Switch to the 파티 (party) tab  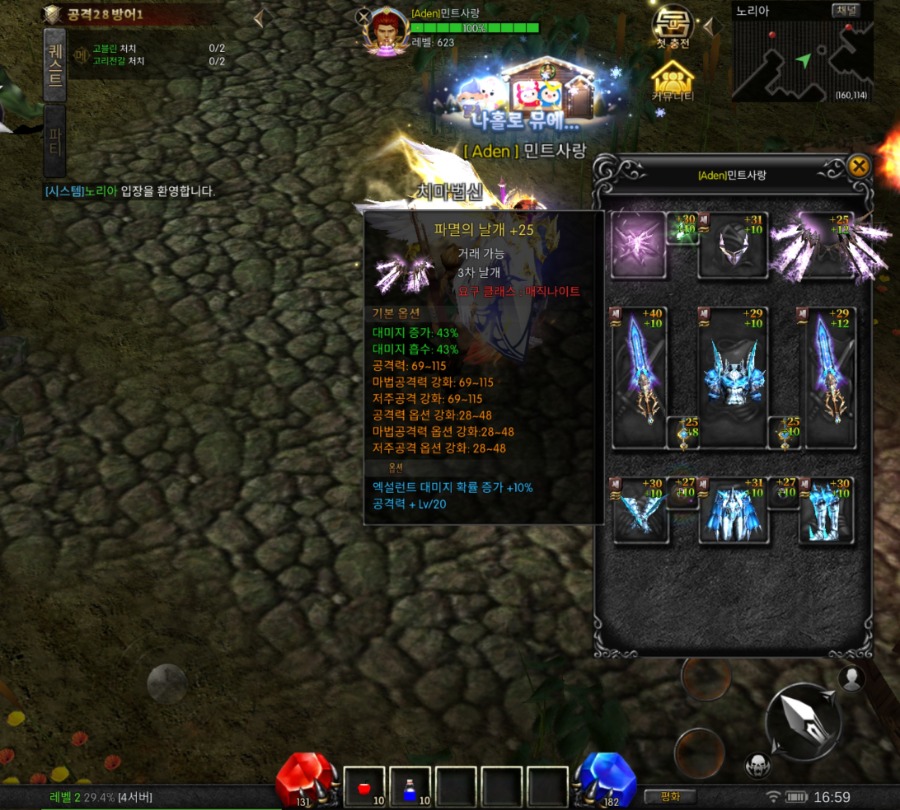point(55,143)
